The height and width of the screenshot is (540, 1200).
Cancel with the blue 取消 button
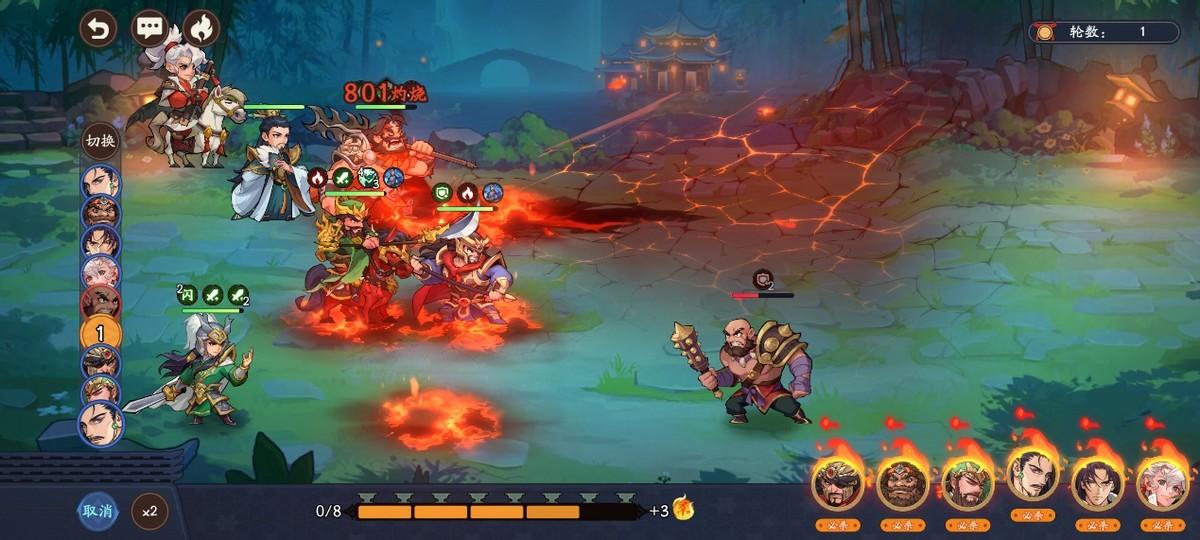pos(98,511)
